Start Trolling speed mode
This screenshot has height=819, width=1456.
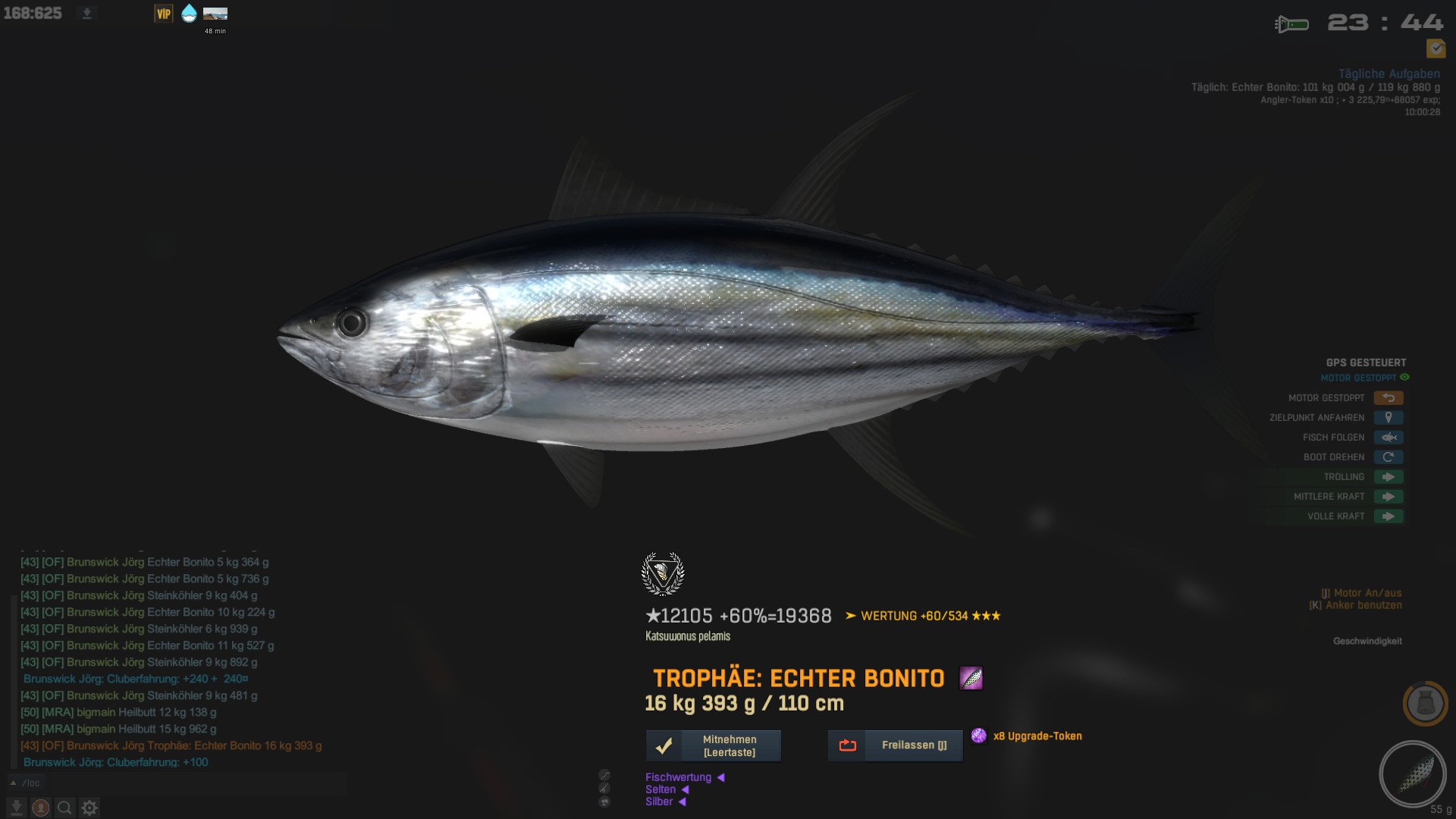[x=1388, y=477]
